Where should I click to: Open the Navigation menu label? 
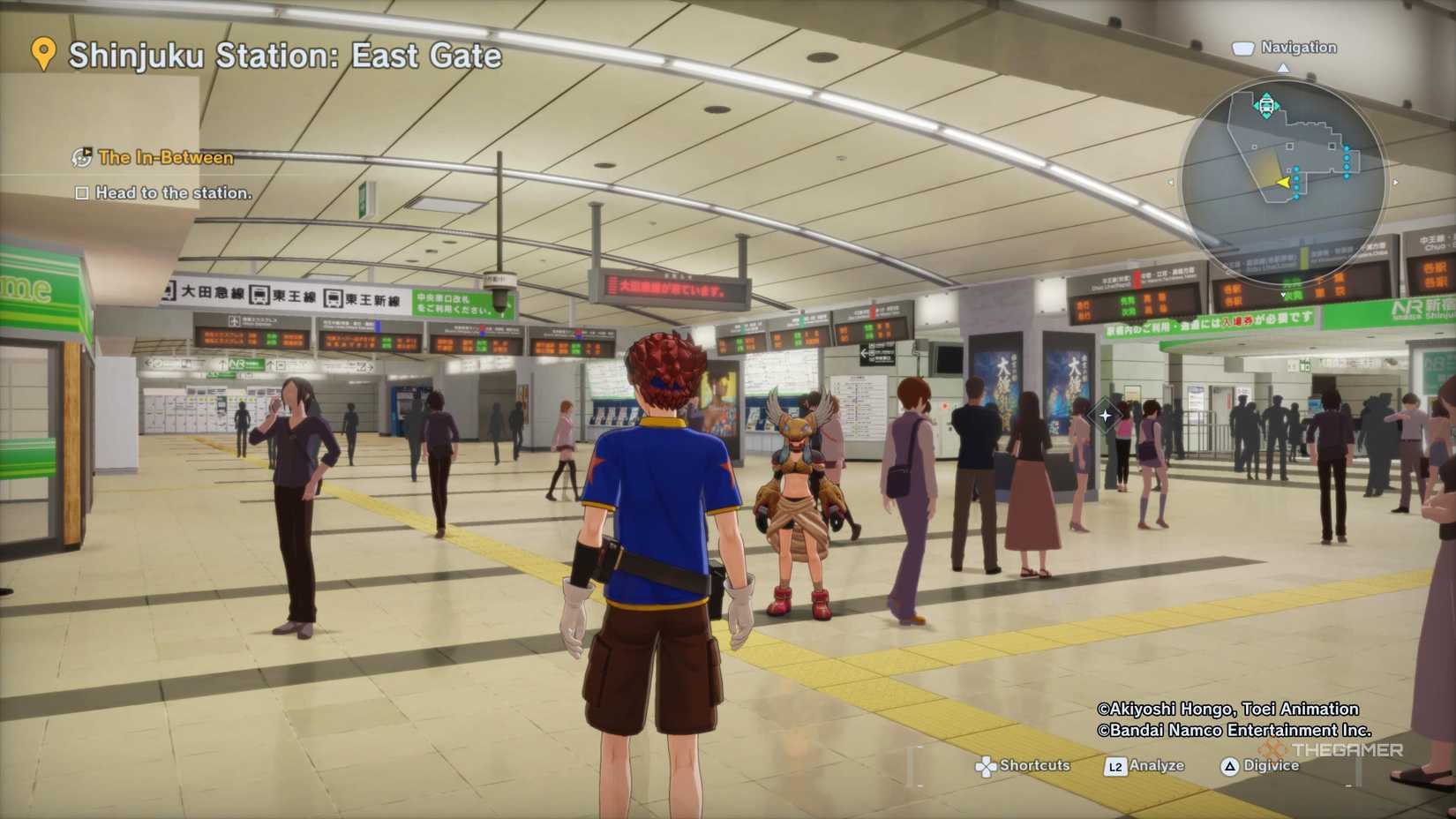[1299, 47]
